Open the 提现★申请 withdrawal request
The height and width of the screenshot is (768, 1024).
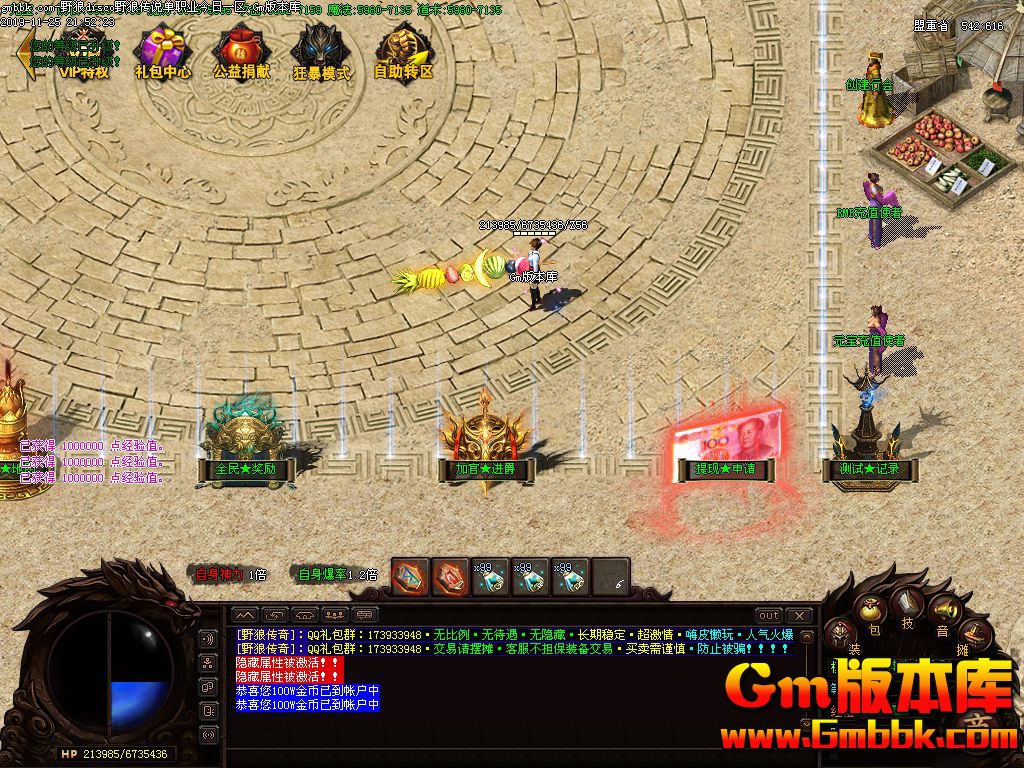pyautogui.click(x=725, y=468)
